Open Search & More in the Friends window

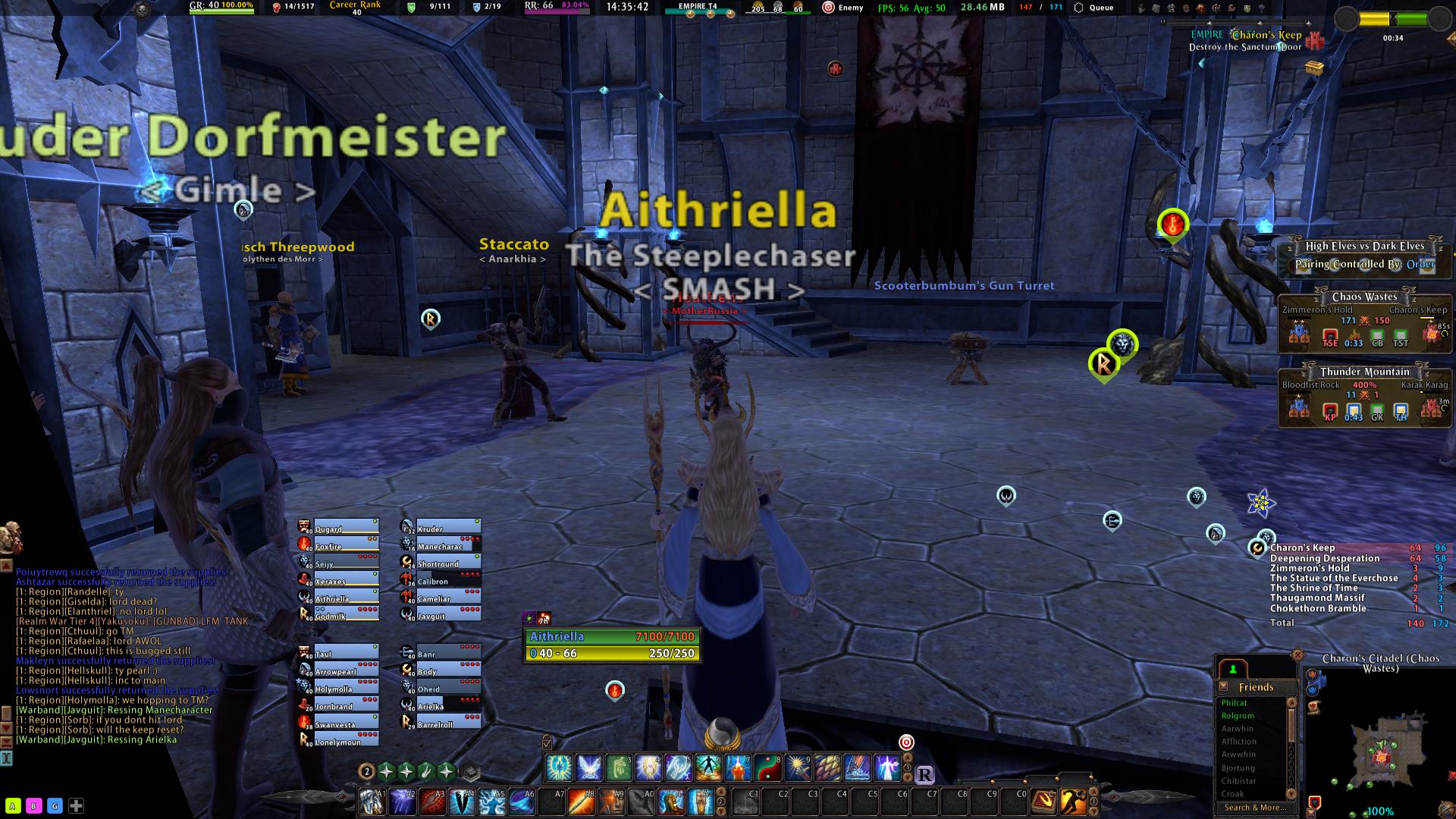coord(1256,807)
